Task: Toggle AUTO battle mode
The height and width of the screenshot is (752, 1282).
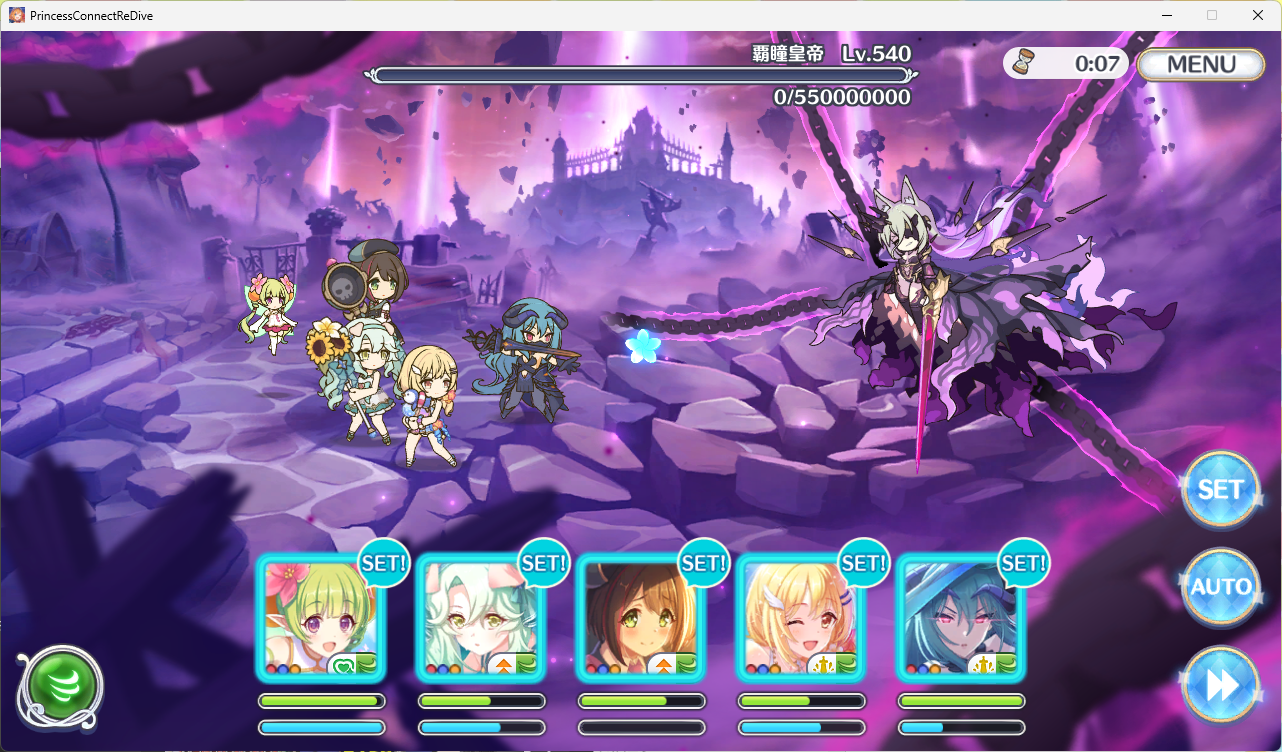Action: click(1220, 587)
